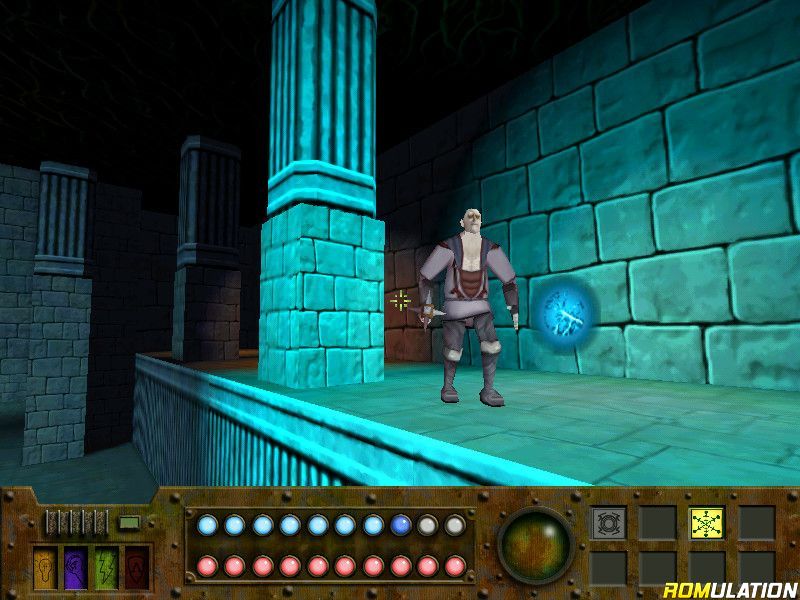Select the dark red shield power icon
Image resolution: width=800 pixels, height=600 pixels.
(137, 567)
